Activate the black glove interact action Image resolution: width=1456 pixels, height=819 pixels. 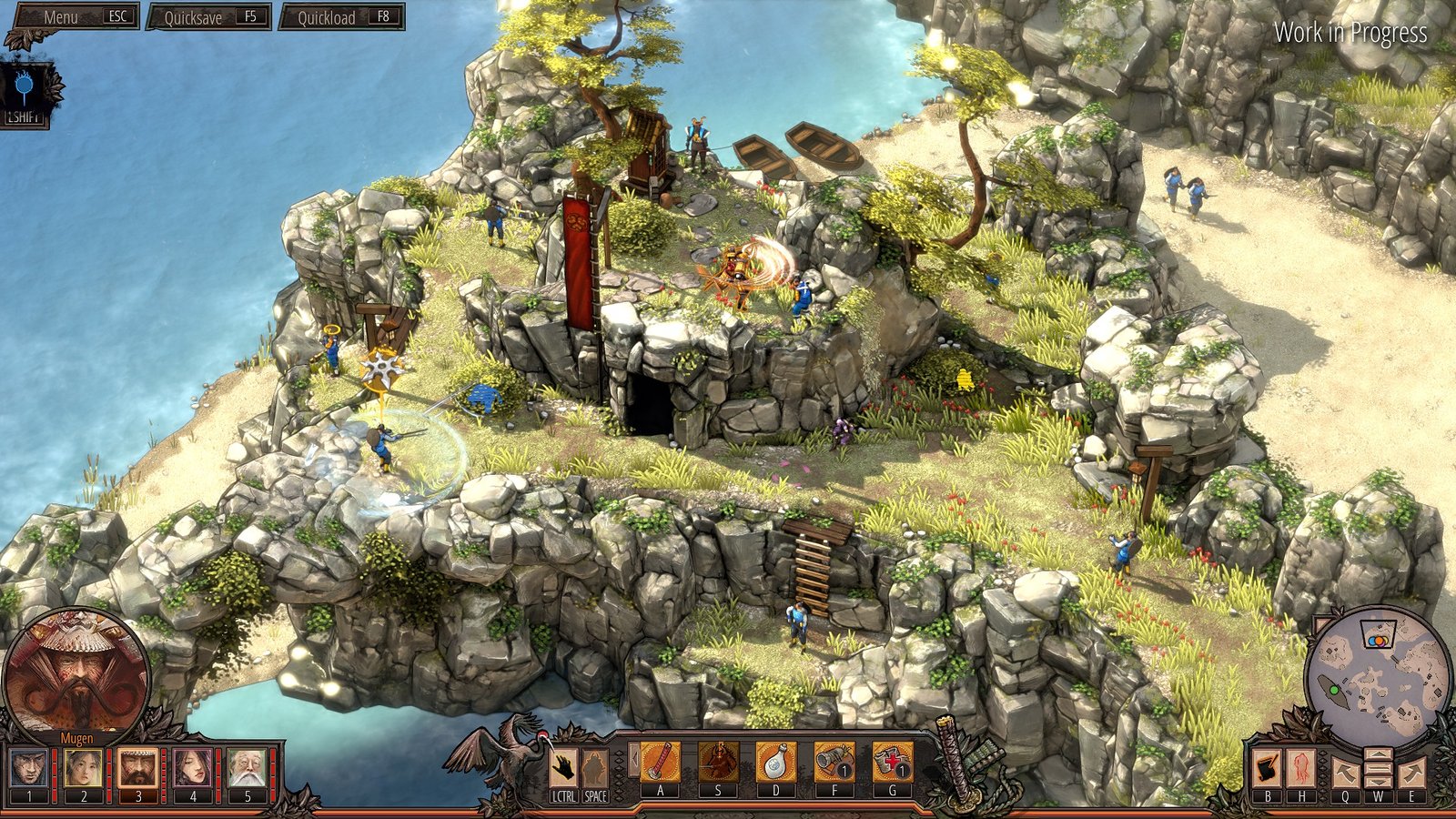[564, 766]
